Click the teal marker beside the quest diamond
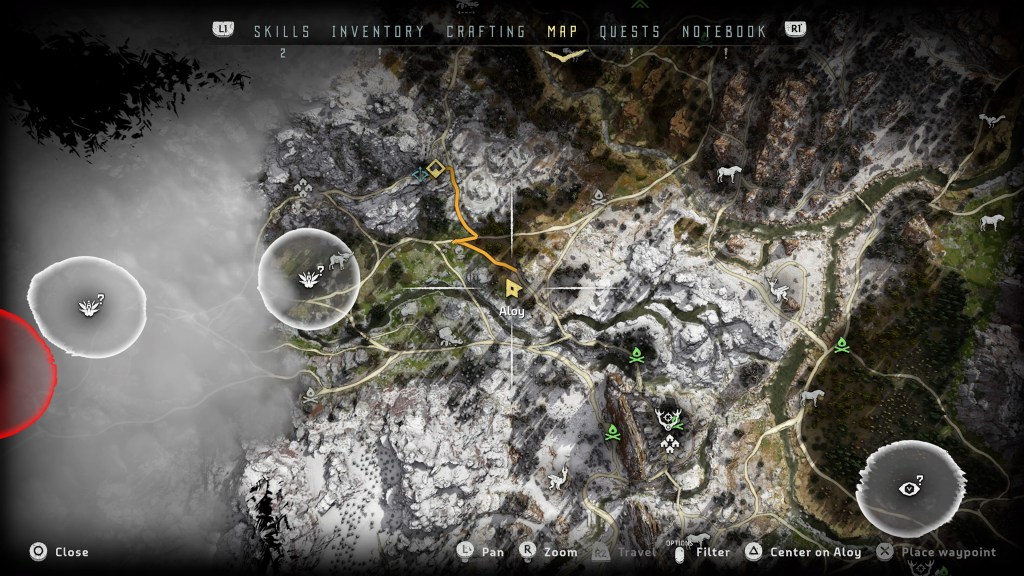Viewport: 1024px width, 576px height. pos(420,174)
